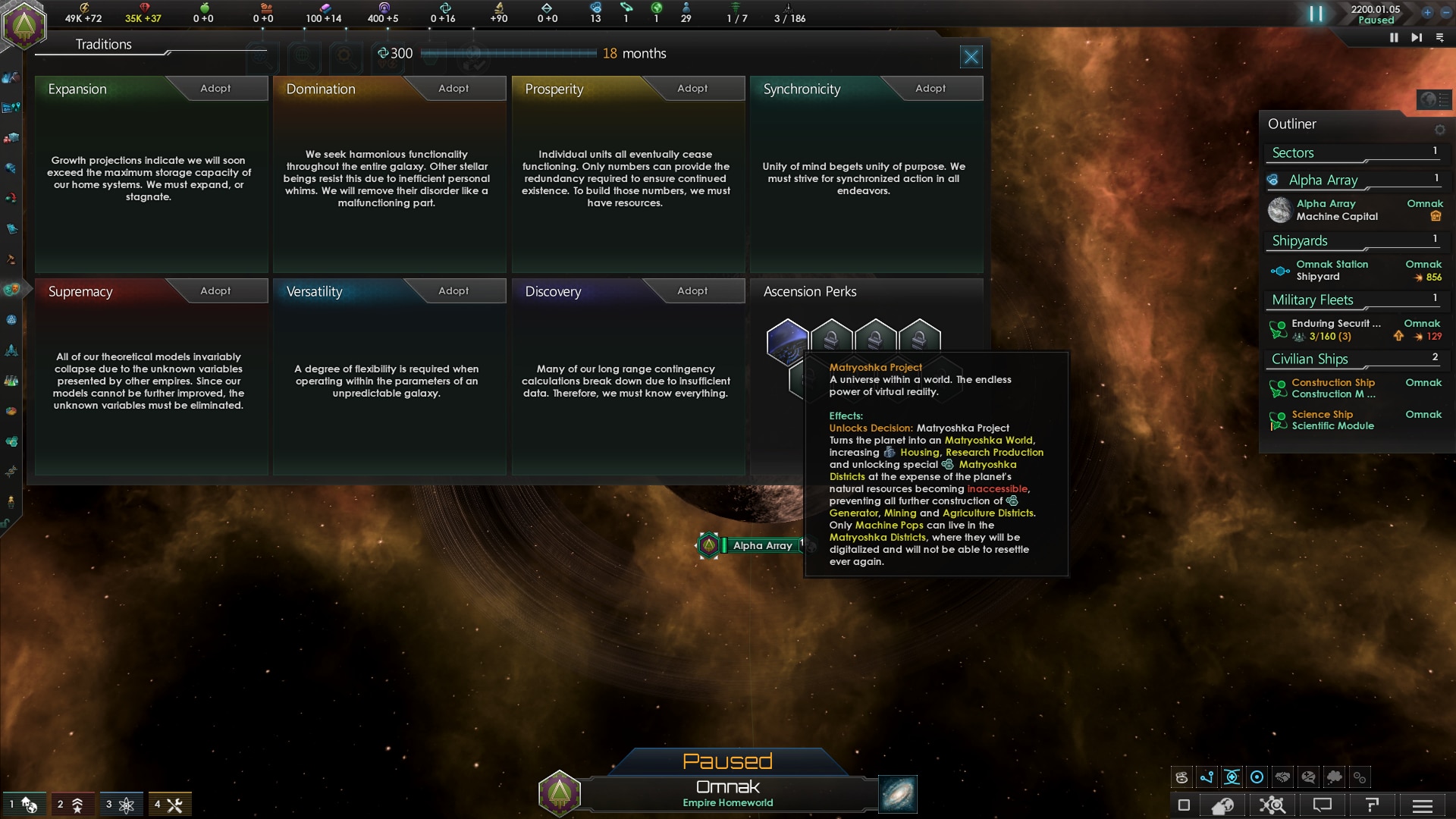Screen dimensions: 1456x819
Task: Adopt the Synchronicity tradition
Action: click(930, 89)
